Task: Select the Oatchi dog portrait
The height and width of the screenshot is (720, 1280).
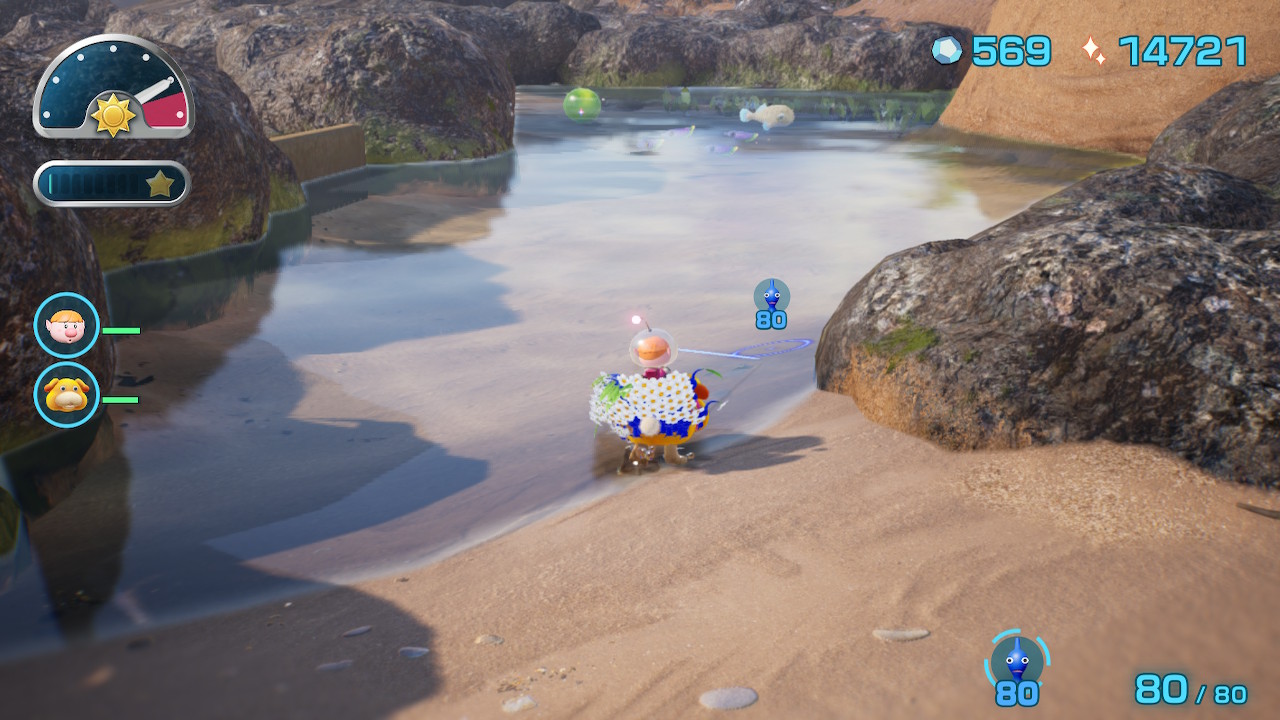Action: tap(67, 395)
